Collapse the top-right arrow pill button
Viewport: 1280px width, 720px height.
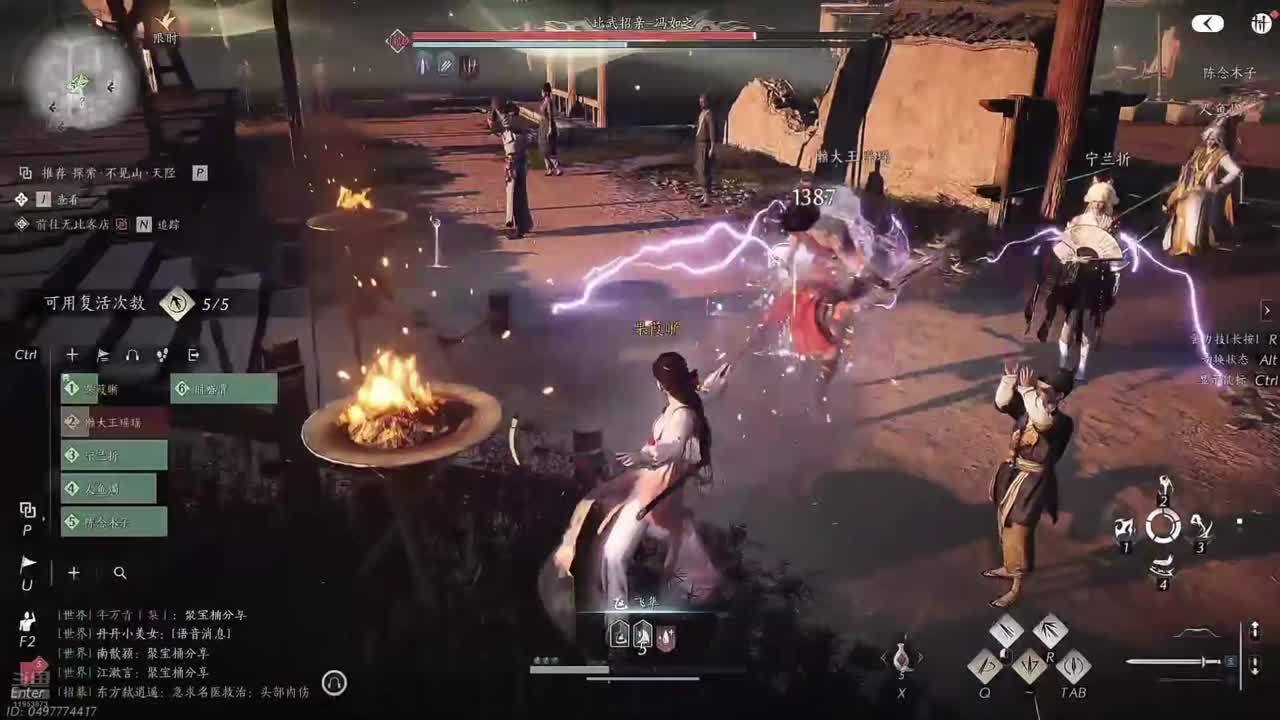click(1207, 23)
